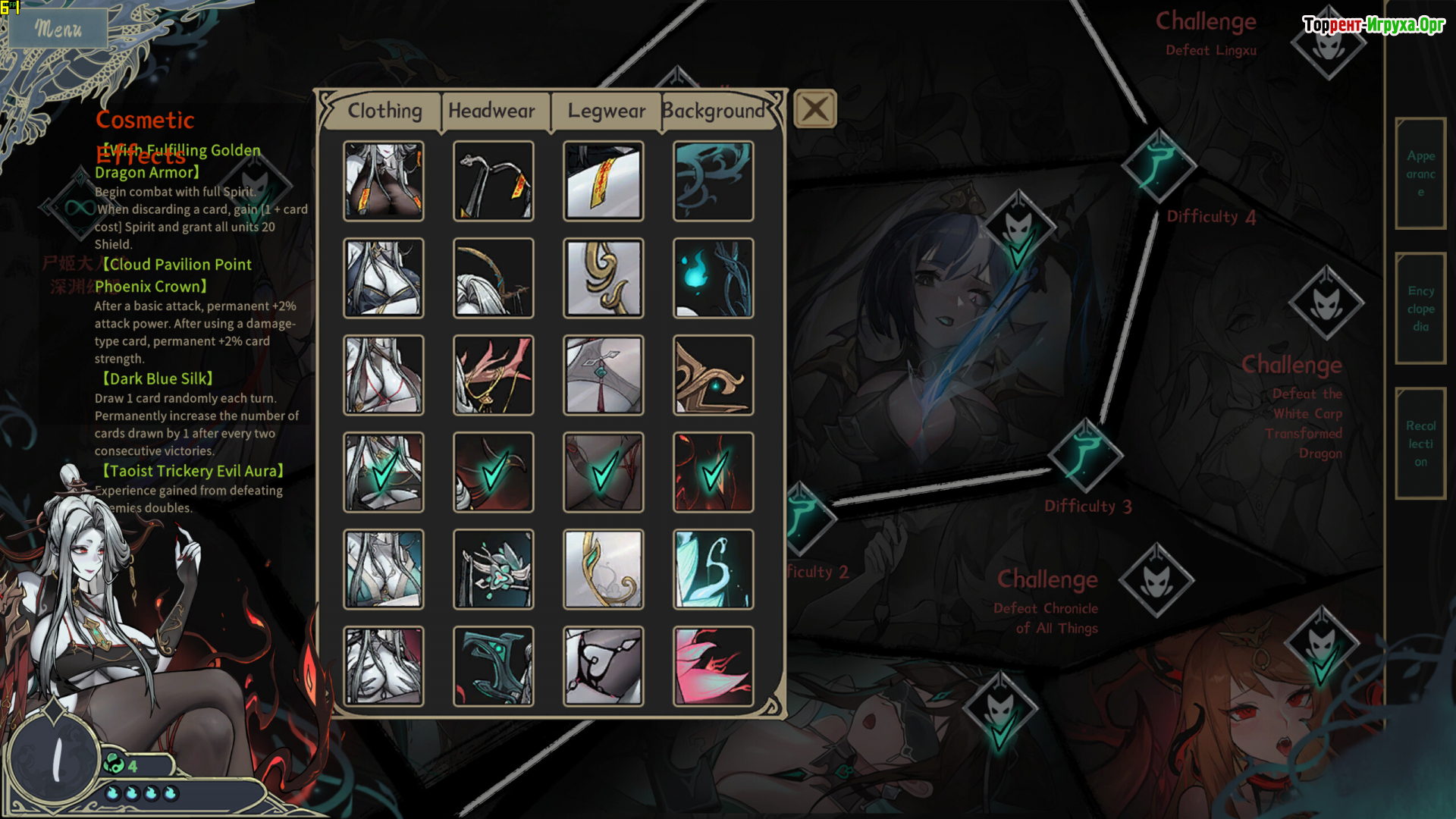1456x819 pixels.
Task: Select the pink coral antler headwear
Action: (493, 375)
